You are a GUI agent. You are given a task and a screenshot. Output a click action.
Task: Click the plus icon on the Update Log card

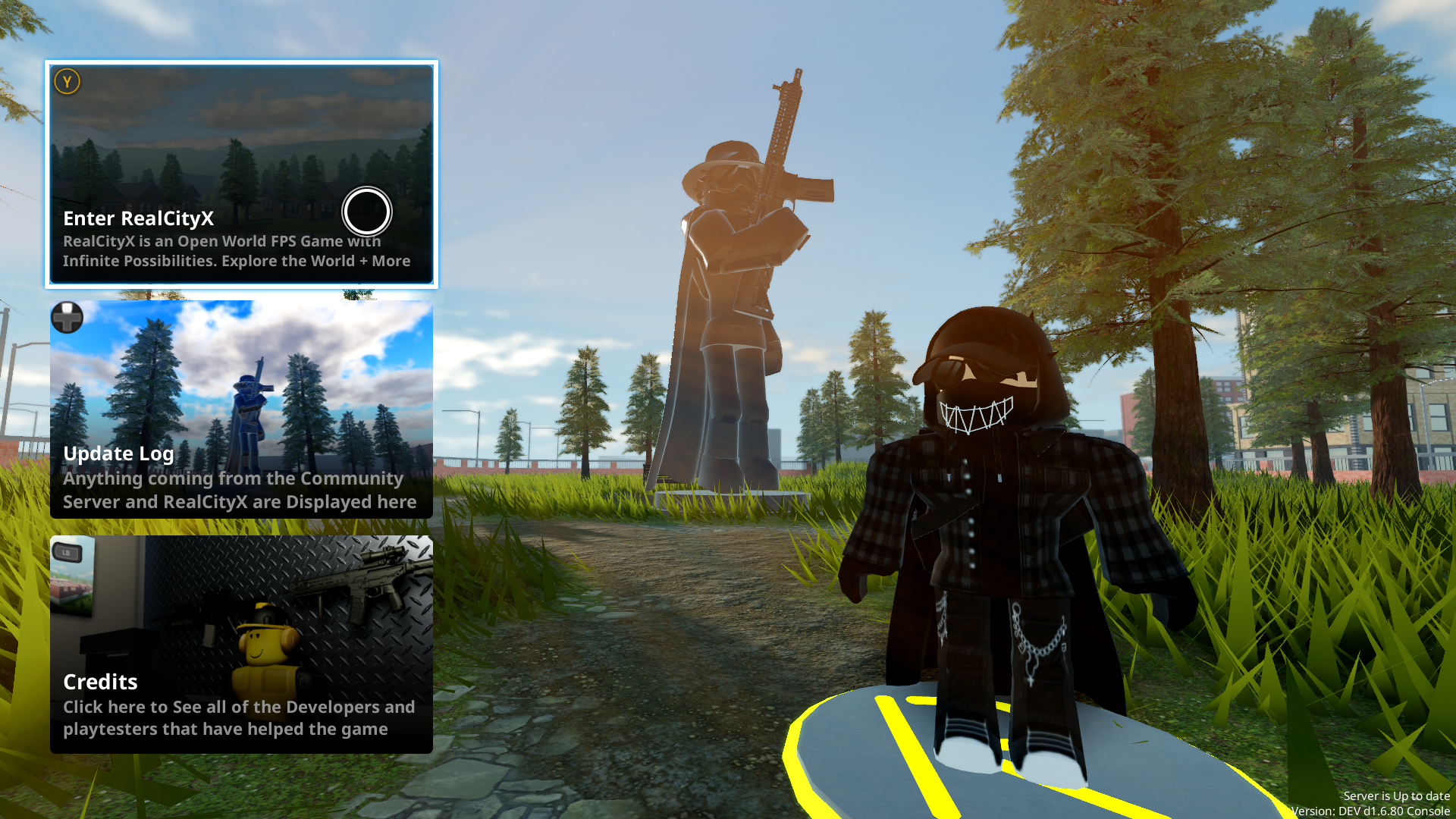[x=67, y=318]
